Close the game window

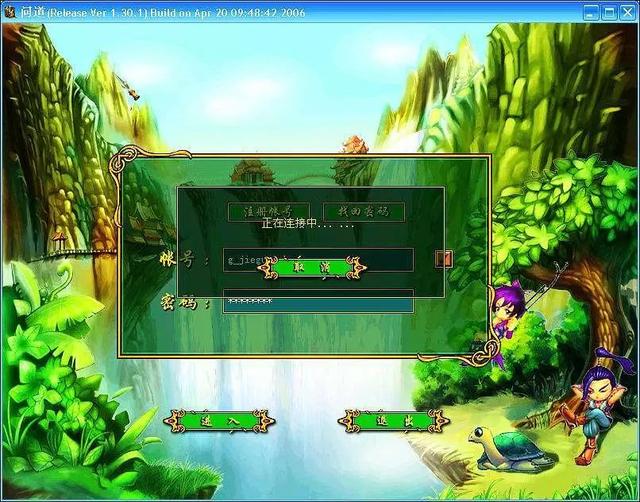(x=626, y=13)
